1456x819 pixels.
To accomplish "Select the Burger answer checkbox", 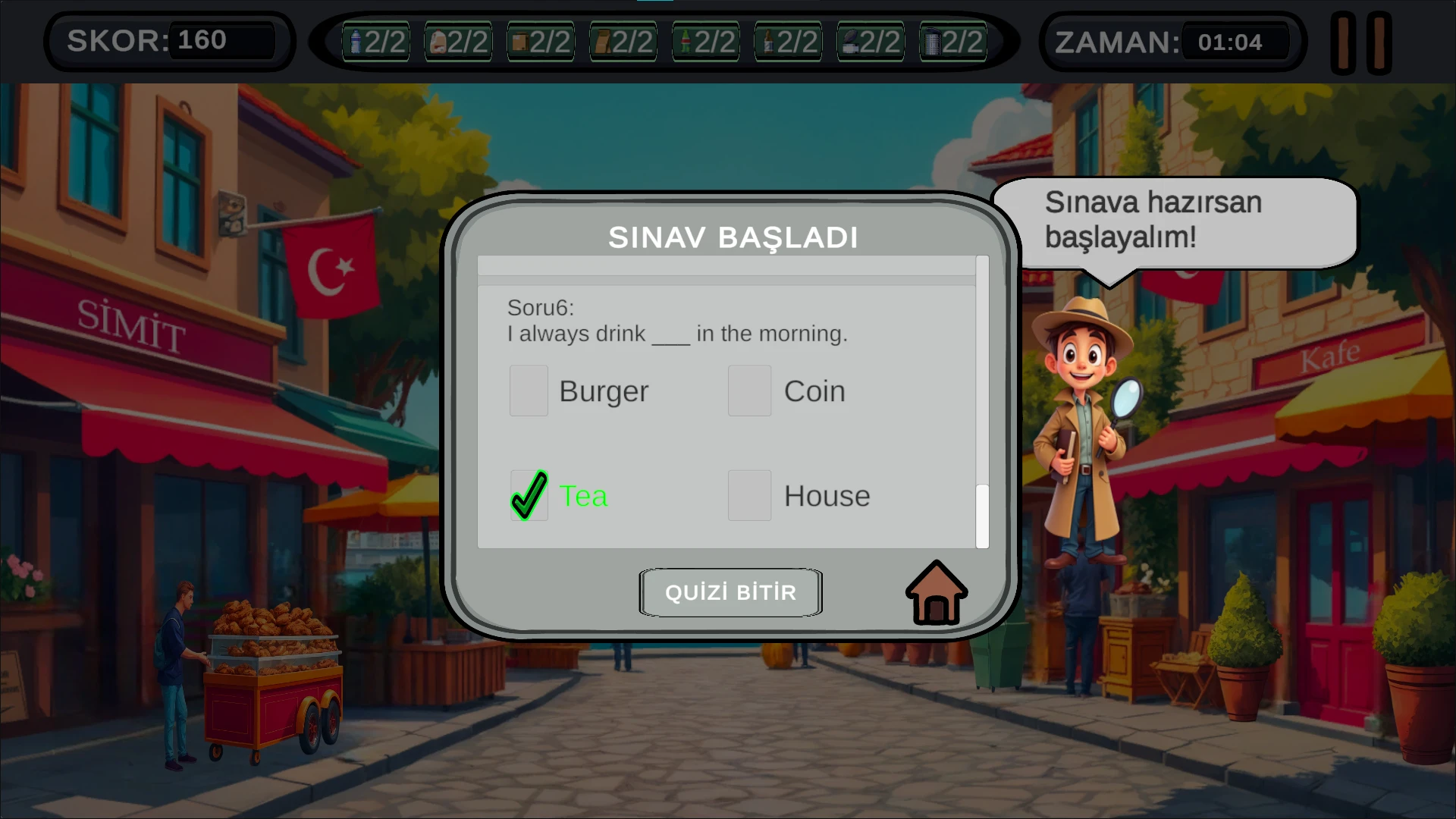I will 529,391.
